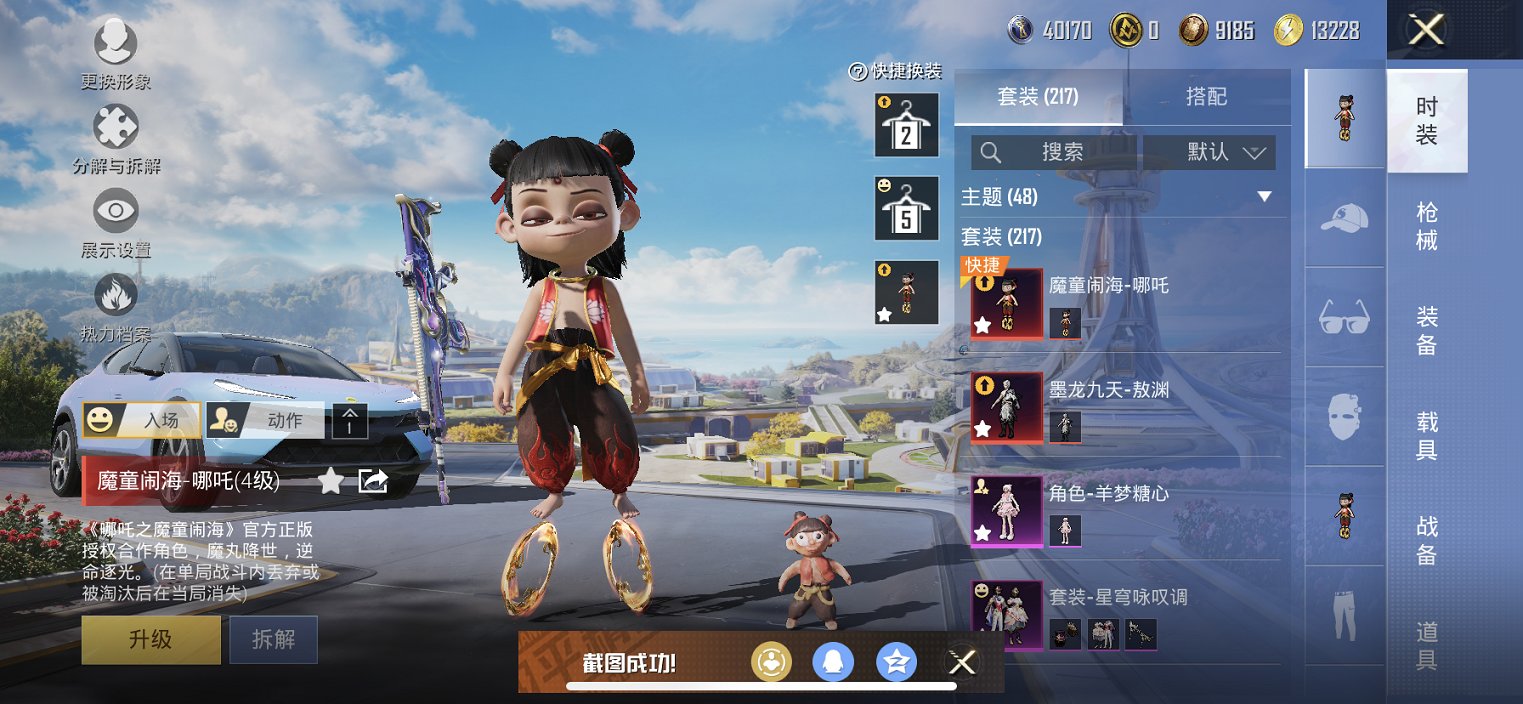
Task: Select quick-change wardrobe slot 2
Action: [x=906, y=125]
